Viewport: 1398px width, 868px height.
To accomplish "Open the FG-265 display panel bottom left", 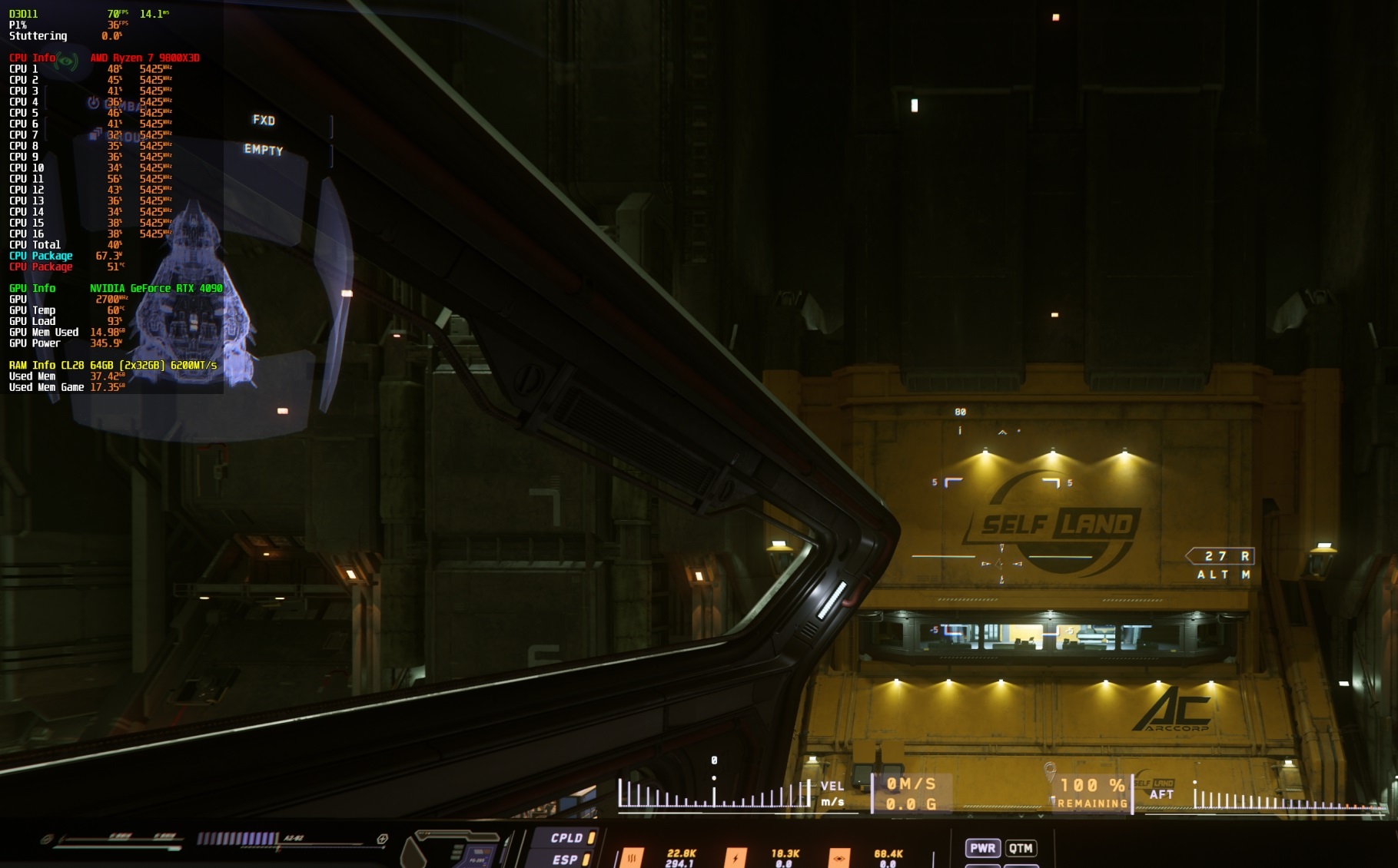I will coord(477,860).
